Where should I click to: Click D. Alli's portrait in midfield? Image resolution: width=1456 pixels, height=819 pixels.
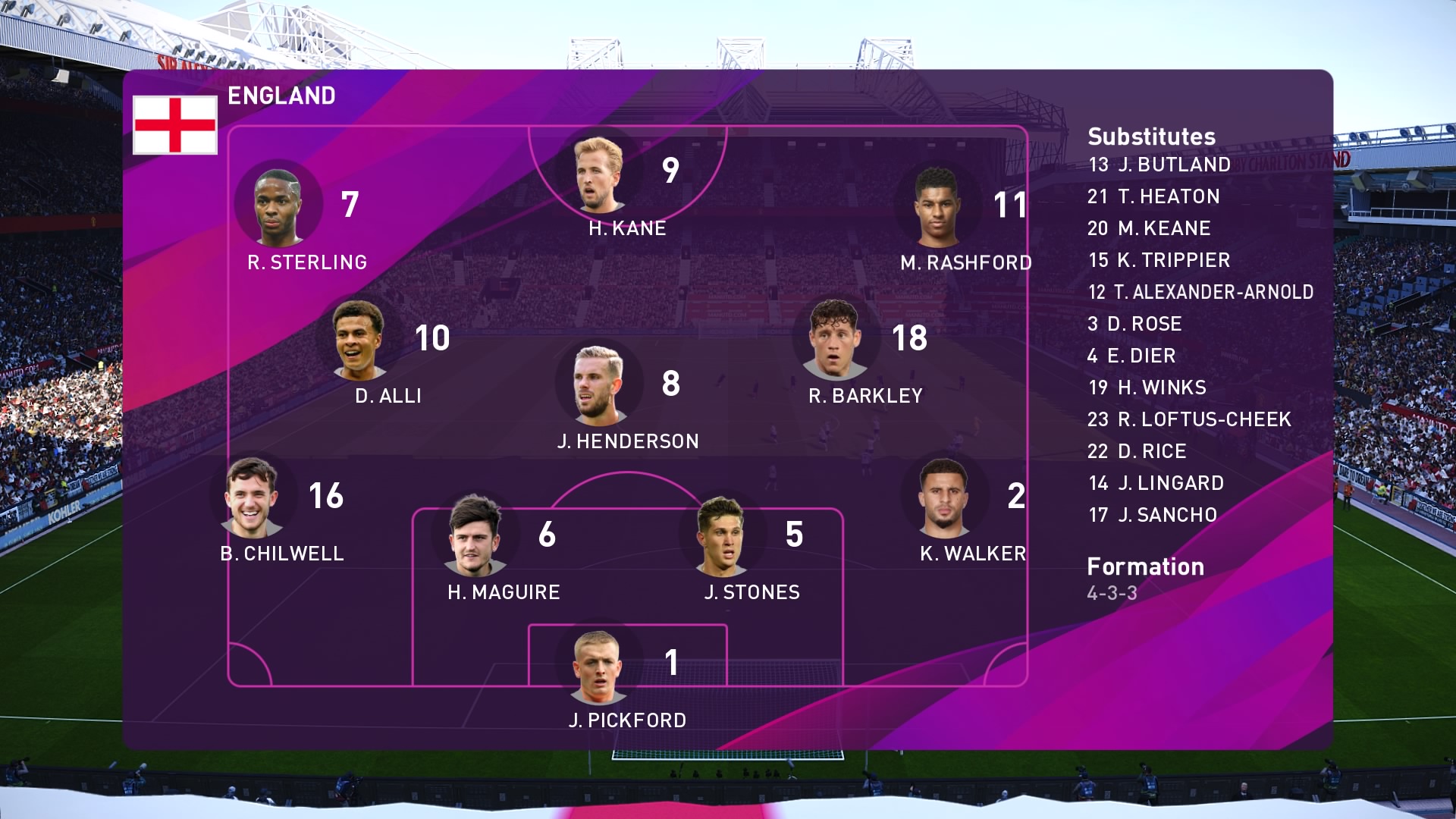[359, 340]
